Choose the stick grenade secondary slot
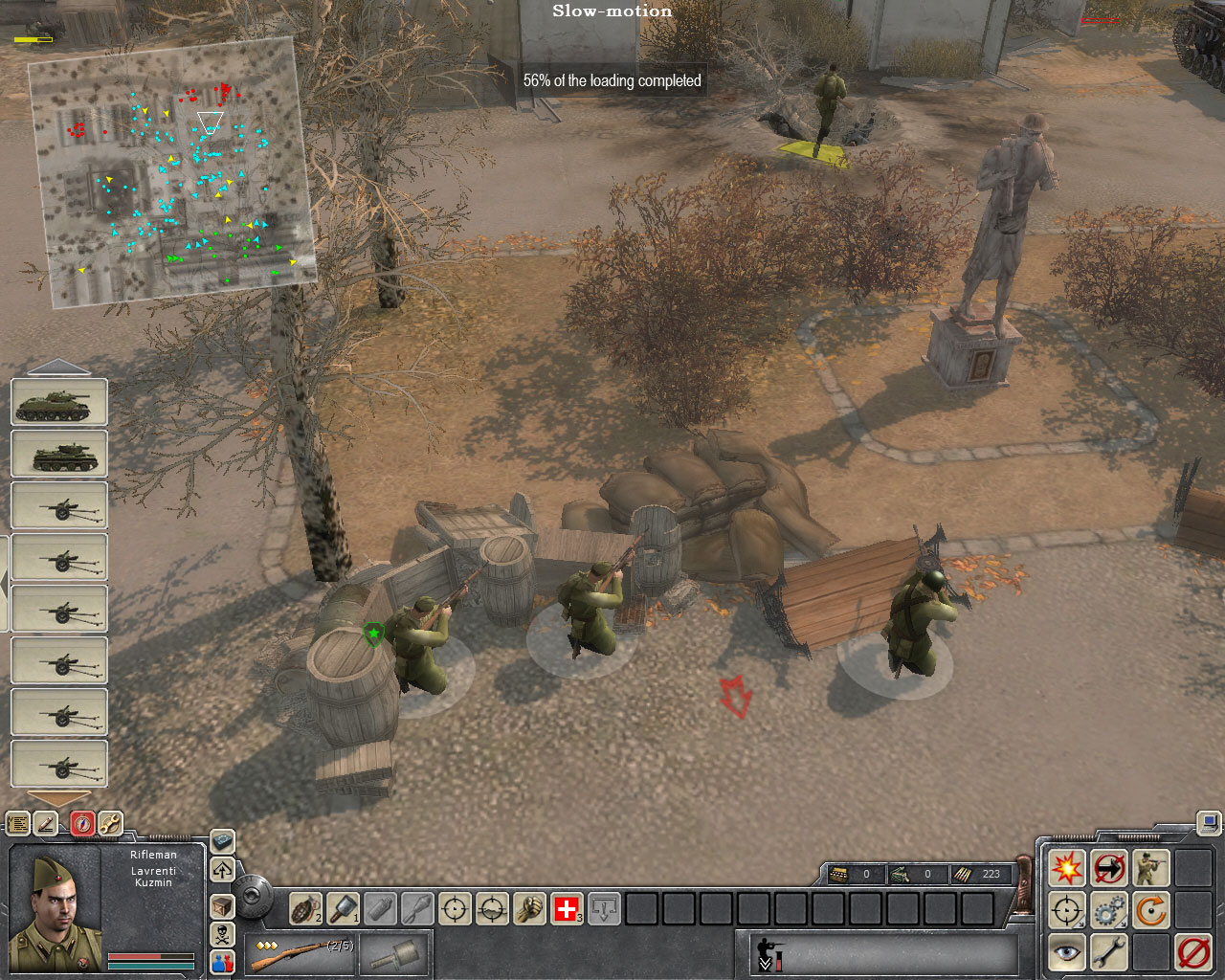Screen dimensions: 1225x980 pyautogui.click(x=390, y=954)
